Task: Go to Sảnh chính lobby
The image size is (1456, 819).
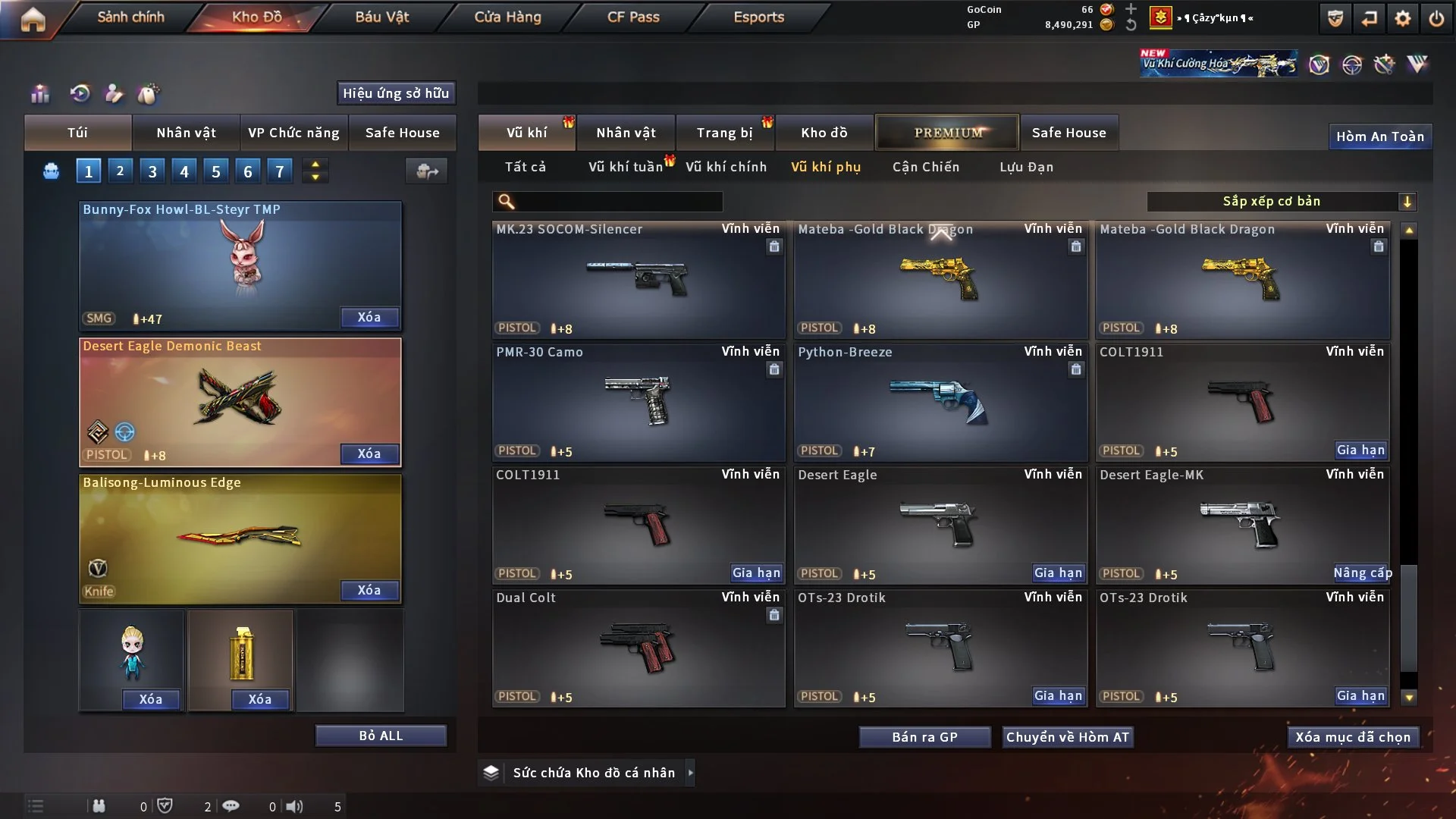Action: click(130, 17)
